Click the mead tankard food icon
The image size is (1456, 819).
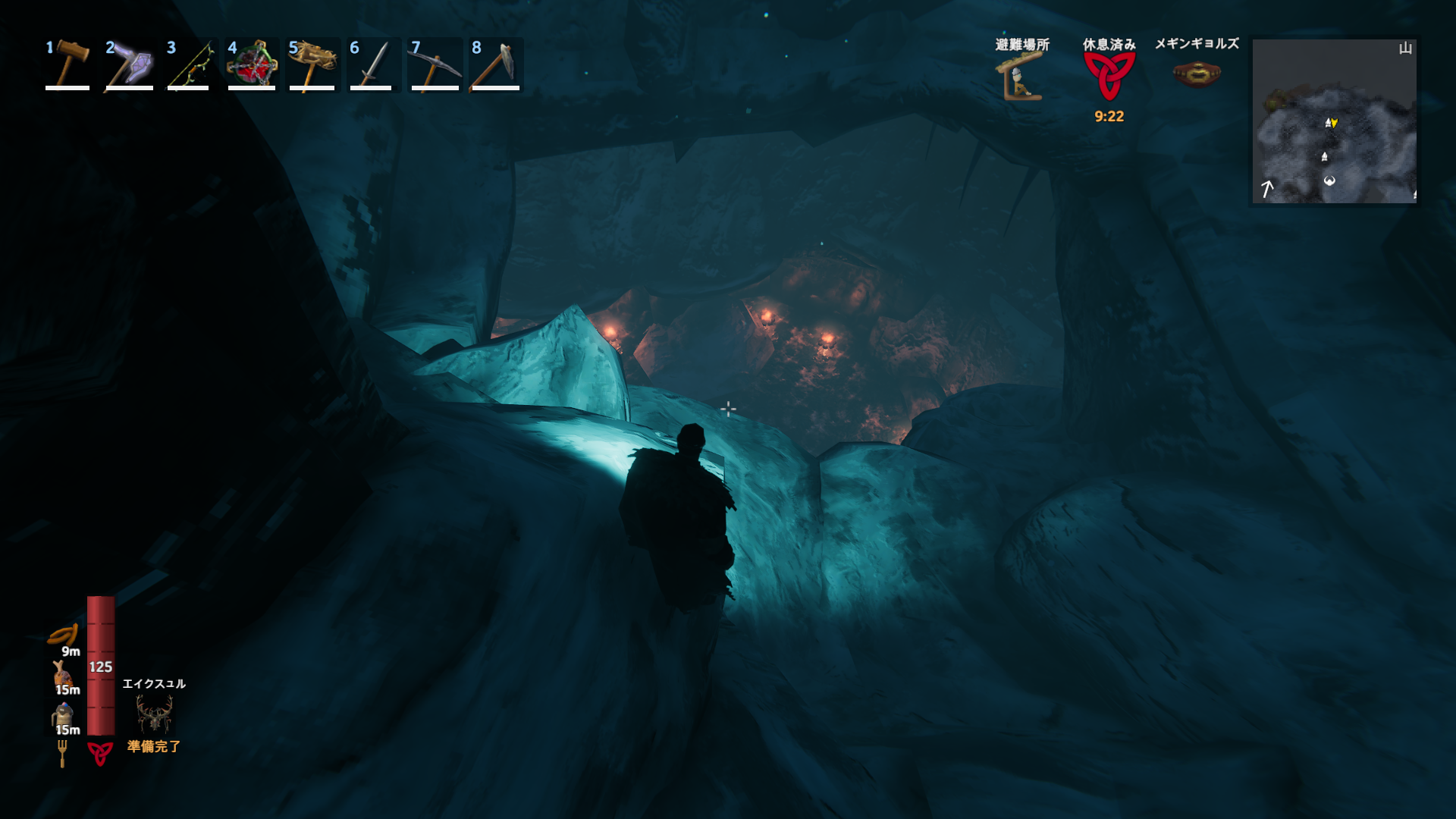62,714
